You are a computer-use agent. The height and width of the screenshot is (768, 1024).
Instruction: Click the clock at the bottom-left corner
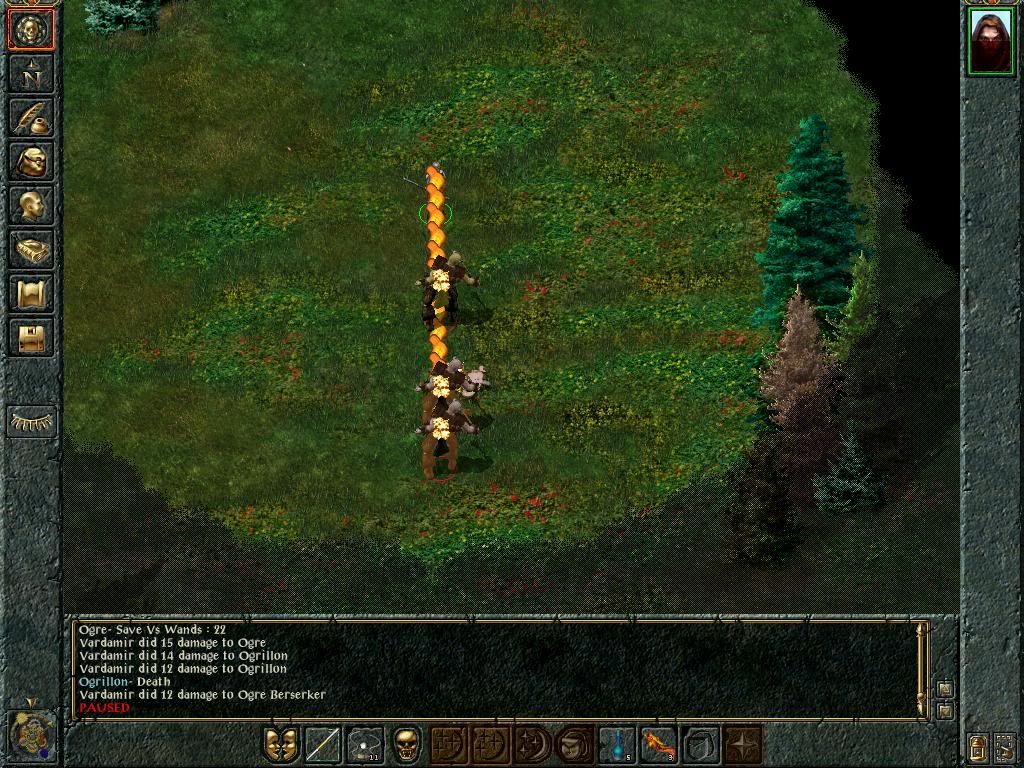30,735
